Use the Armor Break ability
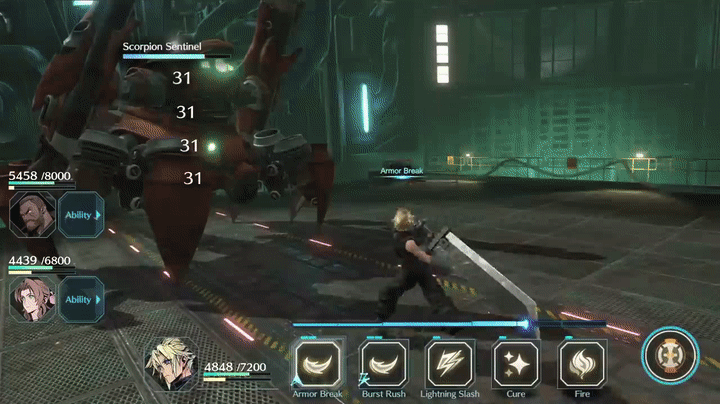The height and width of the screenshot is (404, 720). 316,364
